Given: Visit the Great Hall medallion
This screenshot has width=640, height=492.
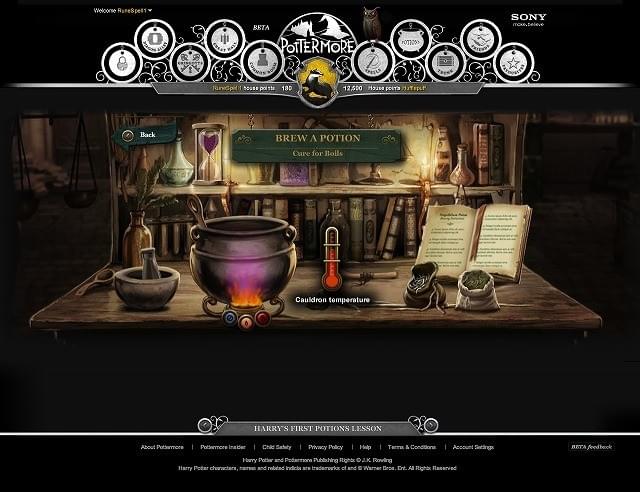Looking at the screenshot, I should pos(224,40).
